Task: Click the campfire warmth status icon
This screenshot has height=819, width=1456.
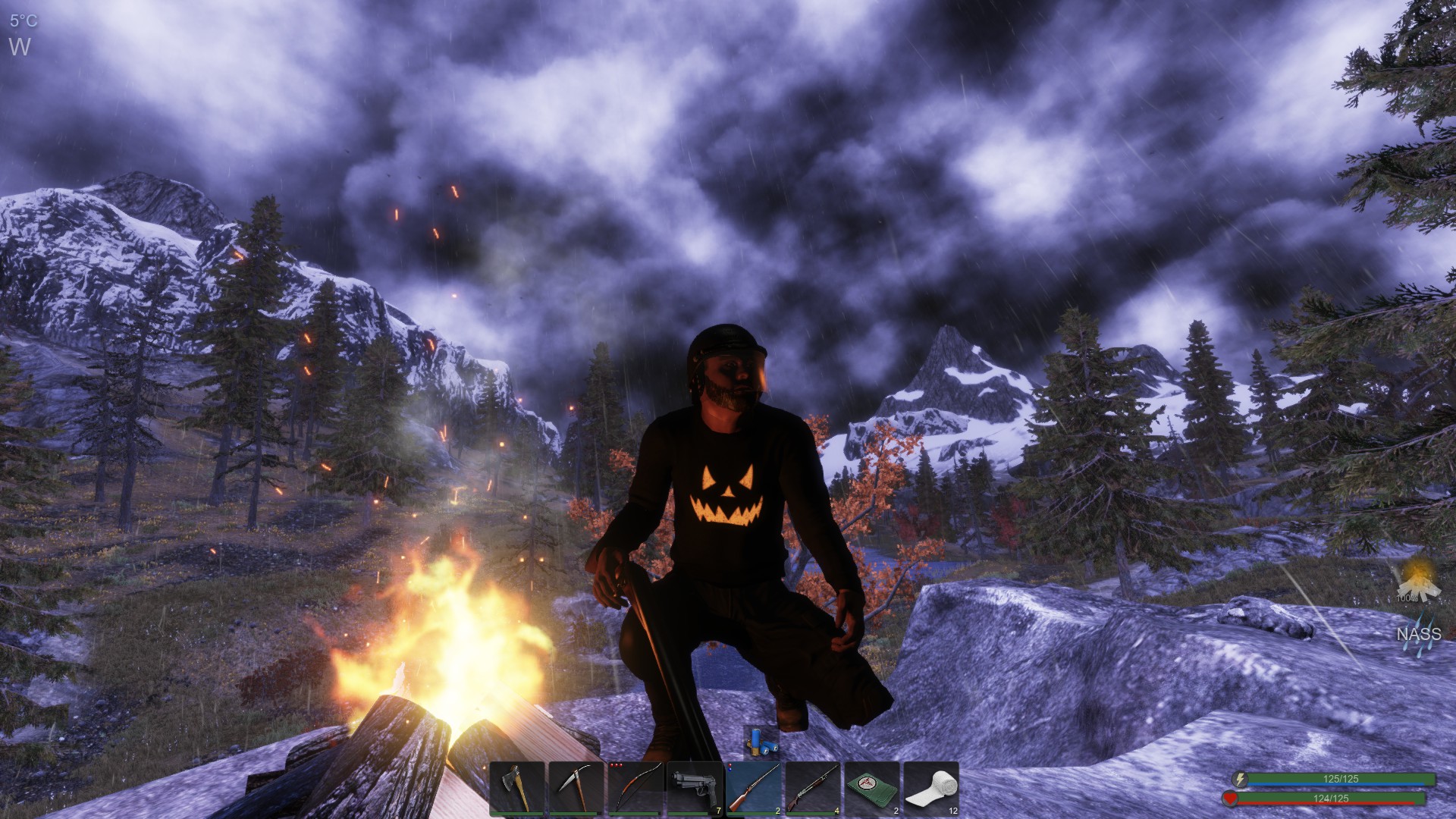Action: [x=1417, y=580]
